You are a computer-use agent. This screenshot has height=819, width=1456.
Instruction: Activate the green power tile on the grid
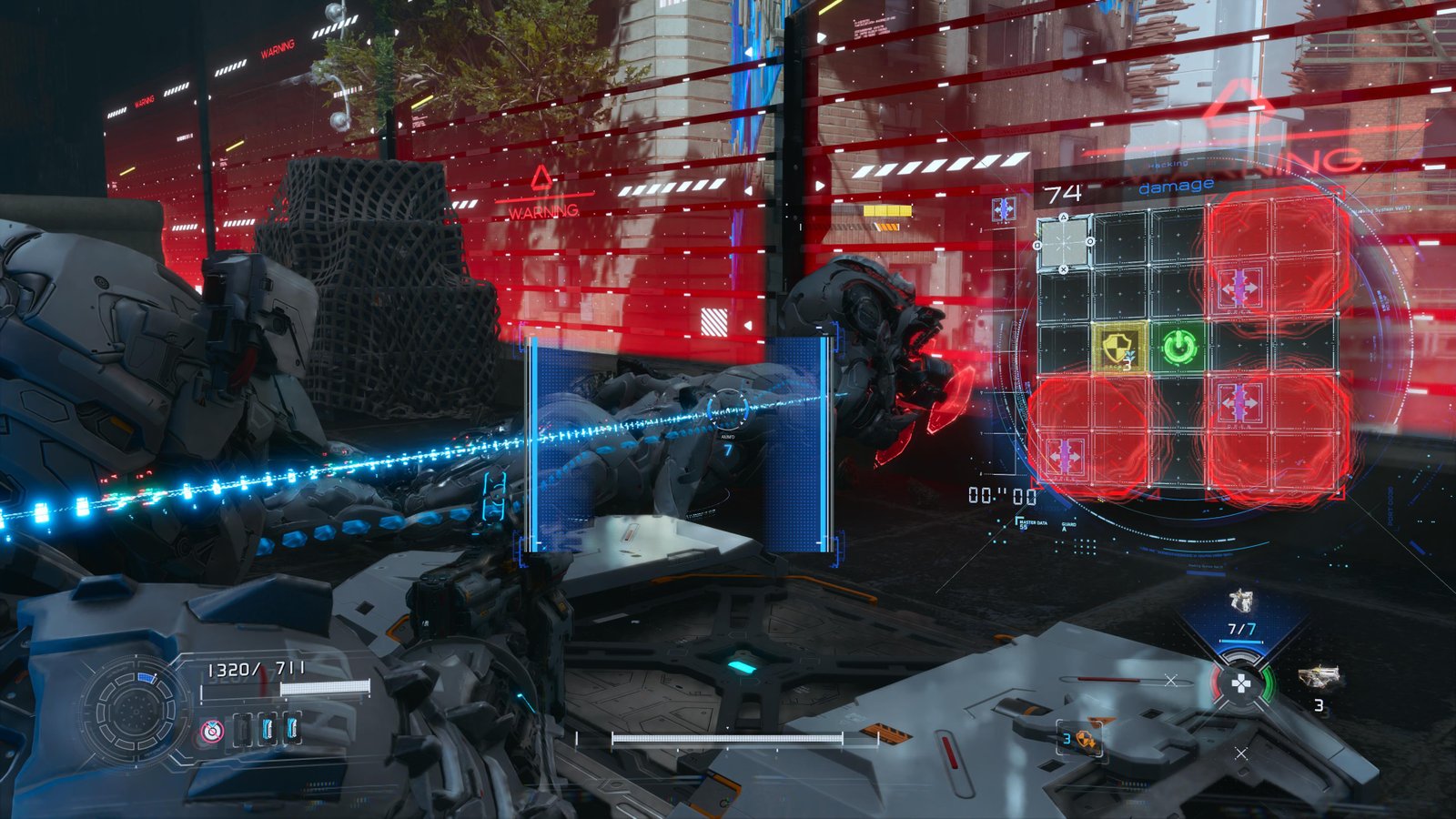[x=1179, y=346]
